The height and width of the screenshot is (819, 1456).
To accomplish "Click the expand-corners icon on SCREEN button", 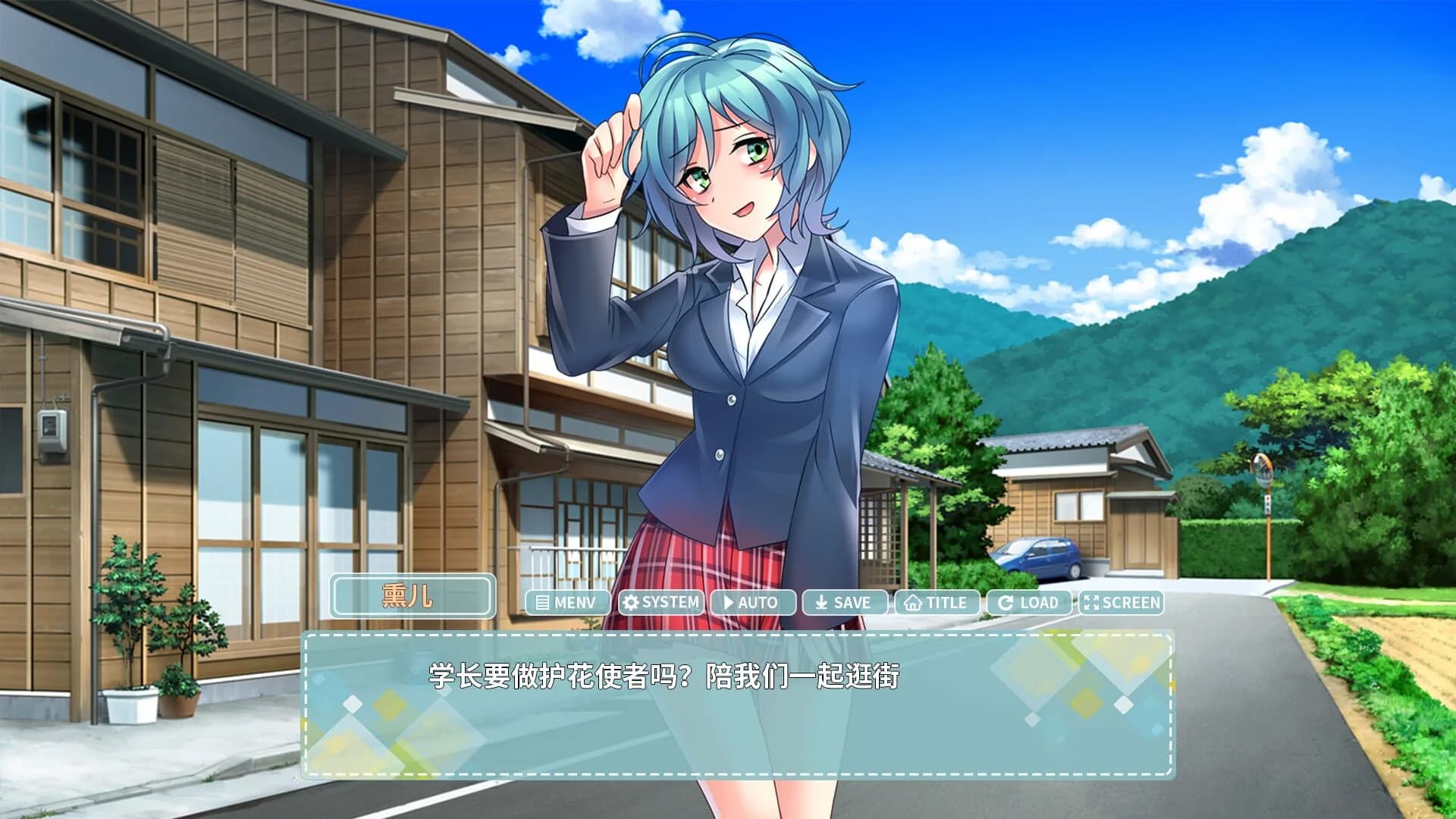I will [1092, 604].
